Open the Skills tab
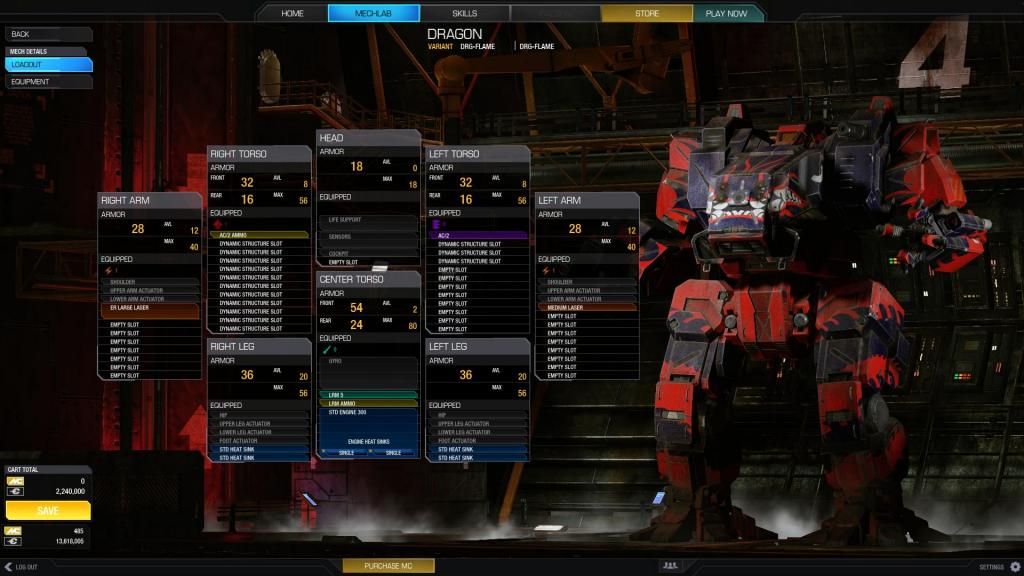 click(x=464, y=13)
